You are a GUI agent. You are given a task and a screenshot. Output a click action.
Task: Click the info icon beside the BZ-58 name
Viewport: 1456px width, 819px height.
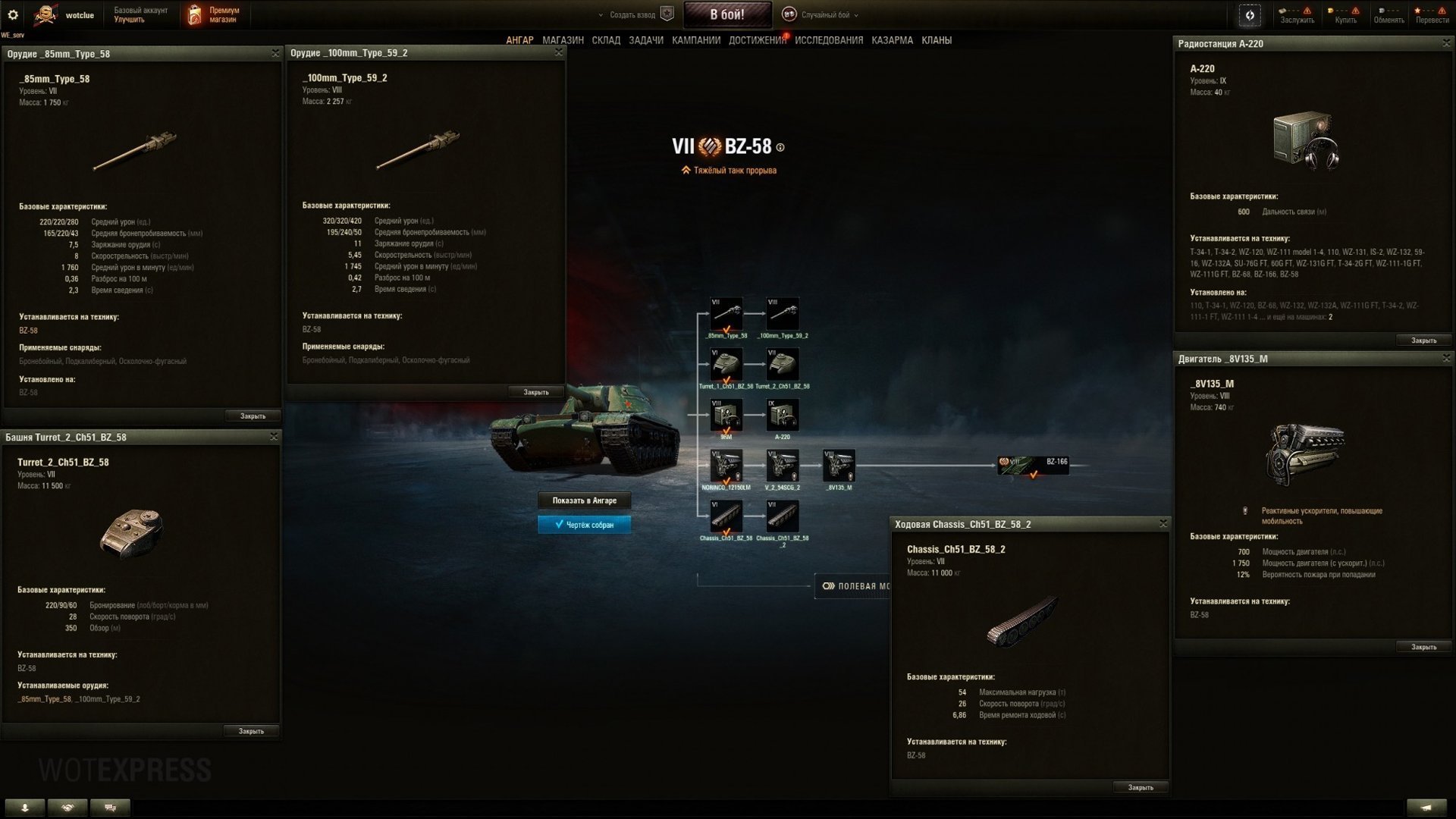(782, 146)
